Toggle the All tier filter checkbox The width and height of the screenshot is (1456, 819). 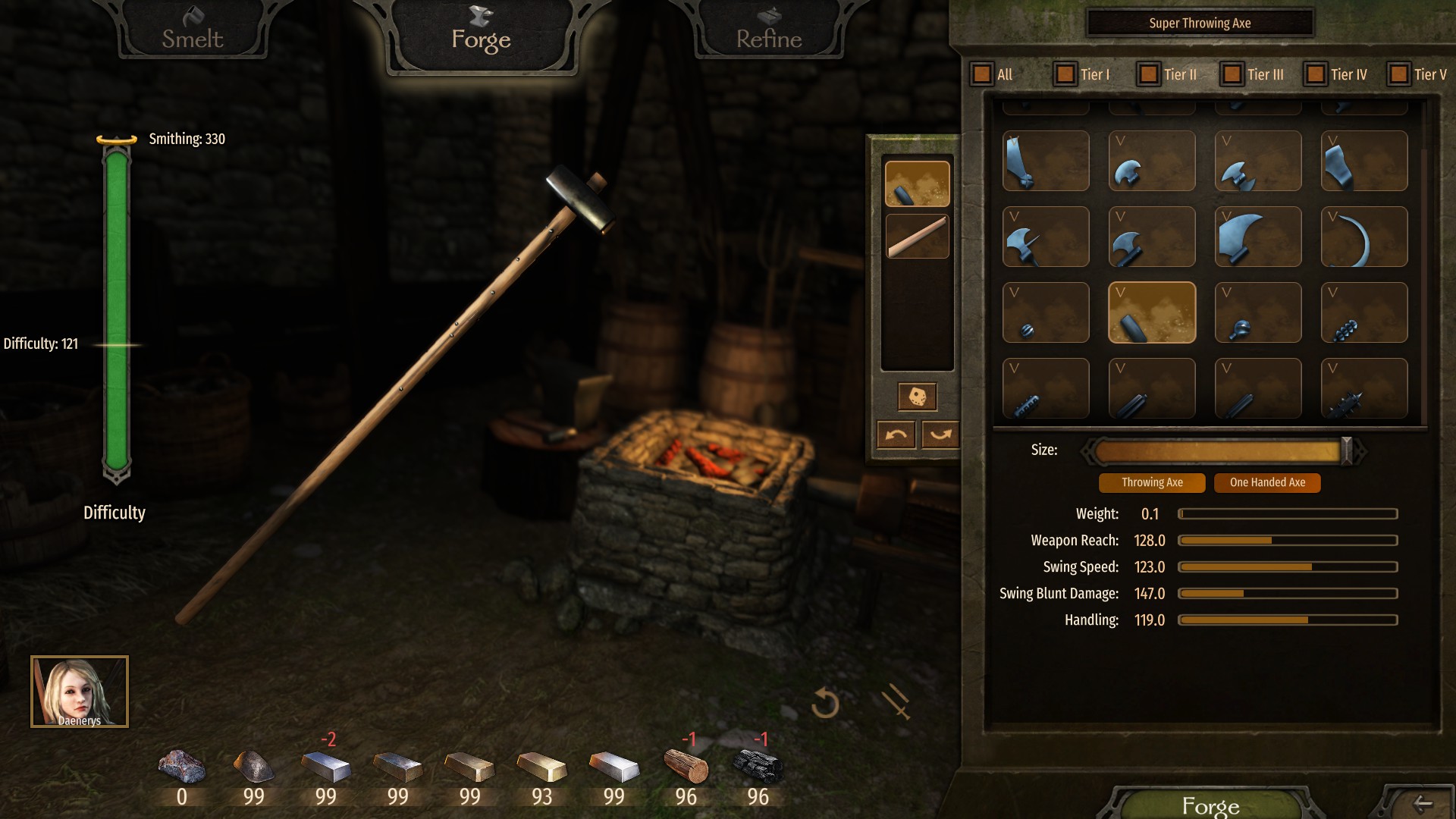[x=982, y=74]
